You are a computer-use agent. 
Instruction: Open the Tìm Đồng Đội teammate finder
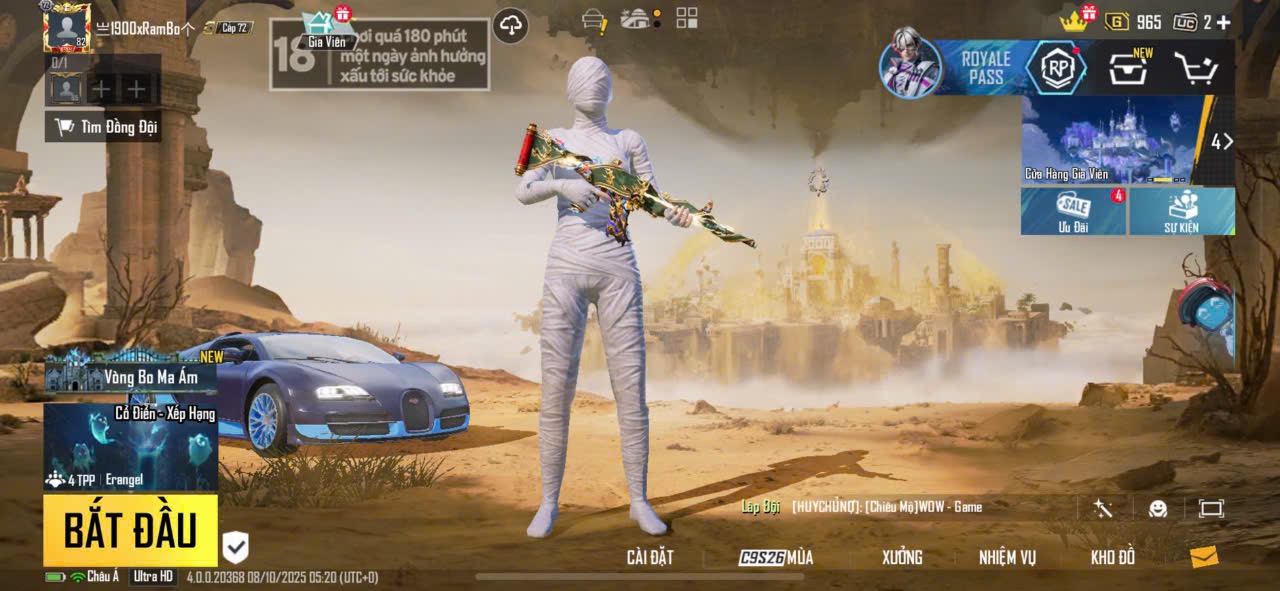pyautogui.click(x=104, y=126)
